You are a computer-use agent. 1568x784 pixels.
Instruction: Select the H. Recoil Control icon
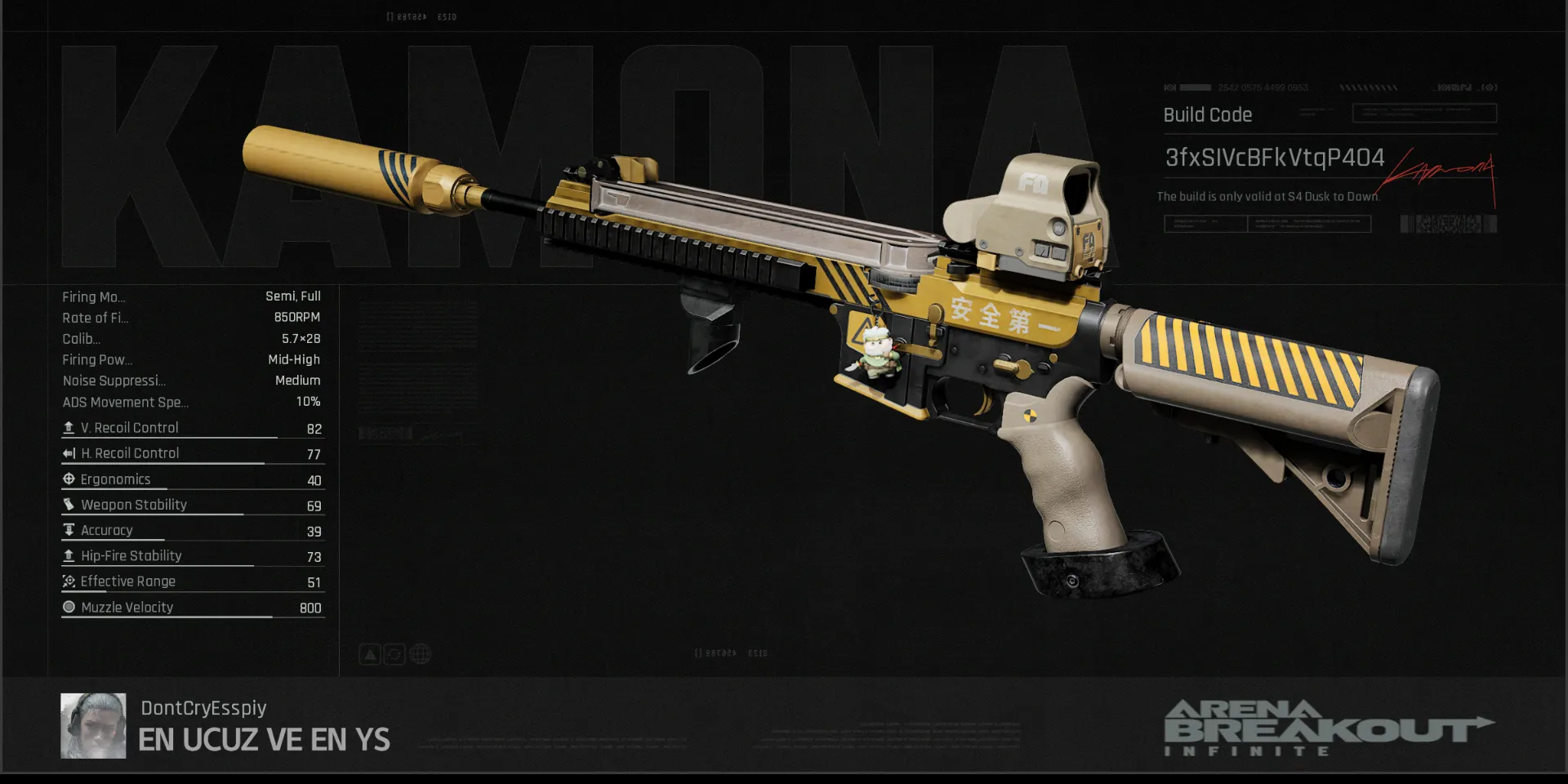68,452
